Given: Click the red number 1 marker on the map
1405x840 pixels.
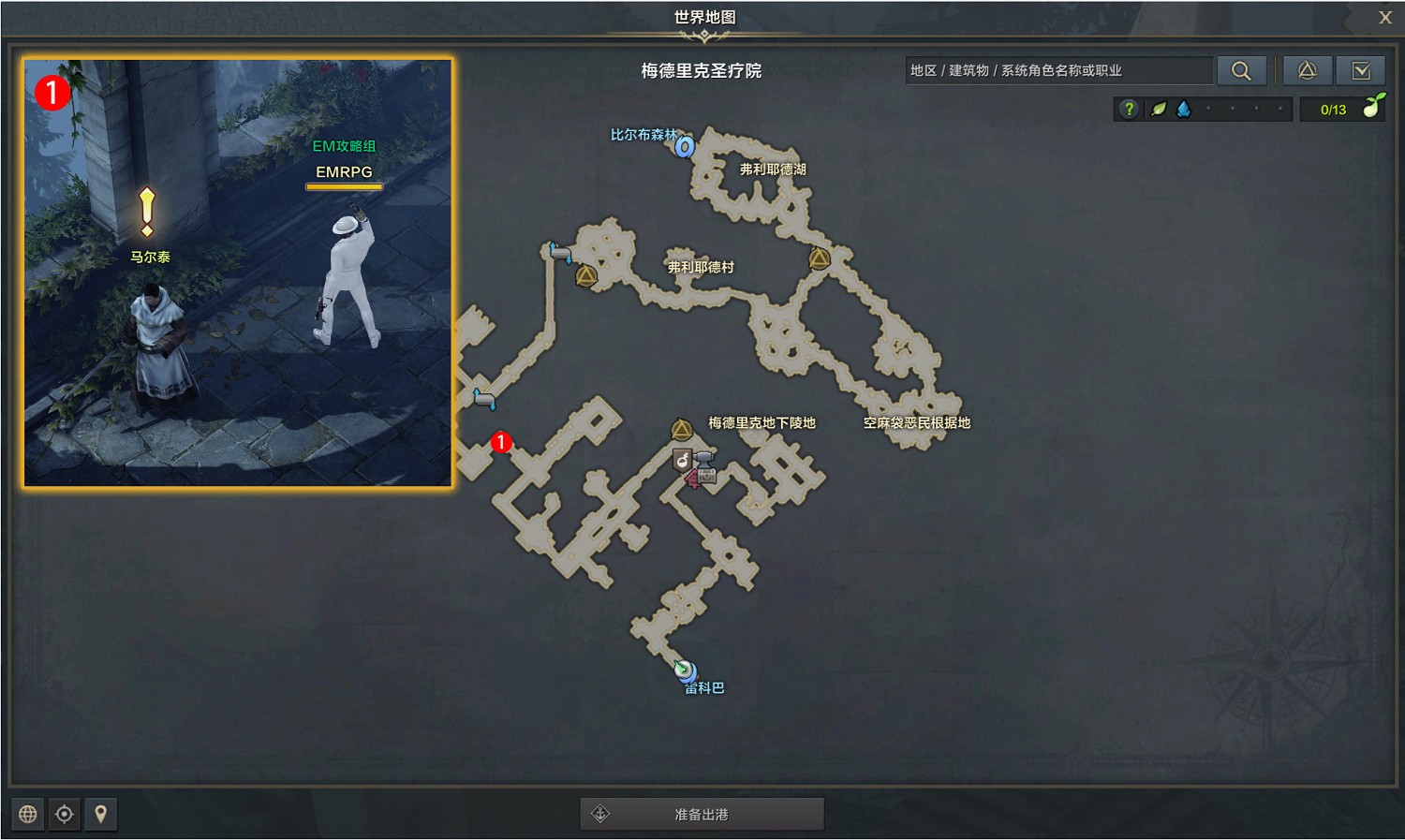Looking at the screenshot, I should click(502, 443).
